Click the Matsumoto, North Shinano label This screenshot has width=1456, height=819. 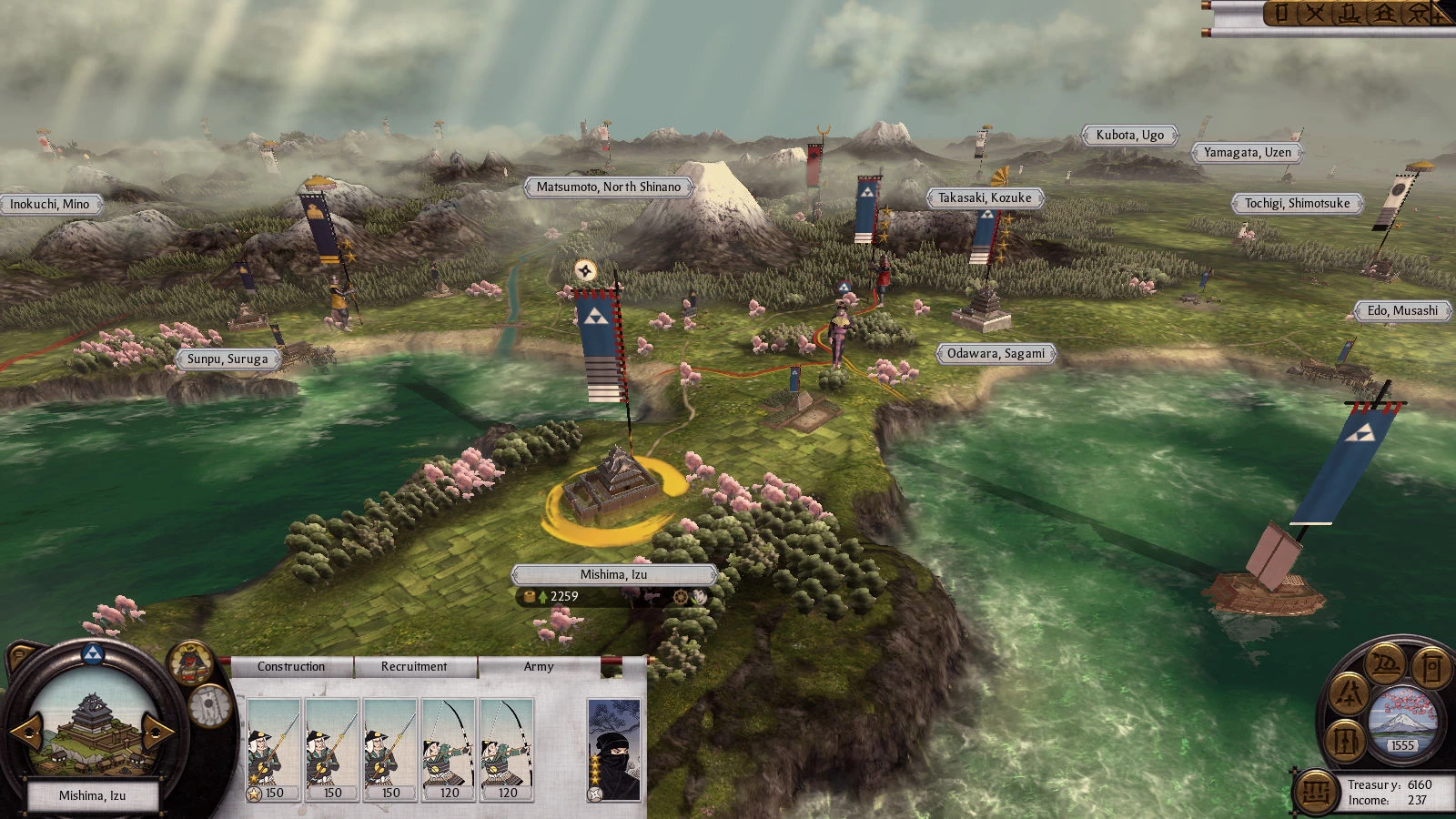(x=608, y=187)
